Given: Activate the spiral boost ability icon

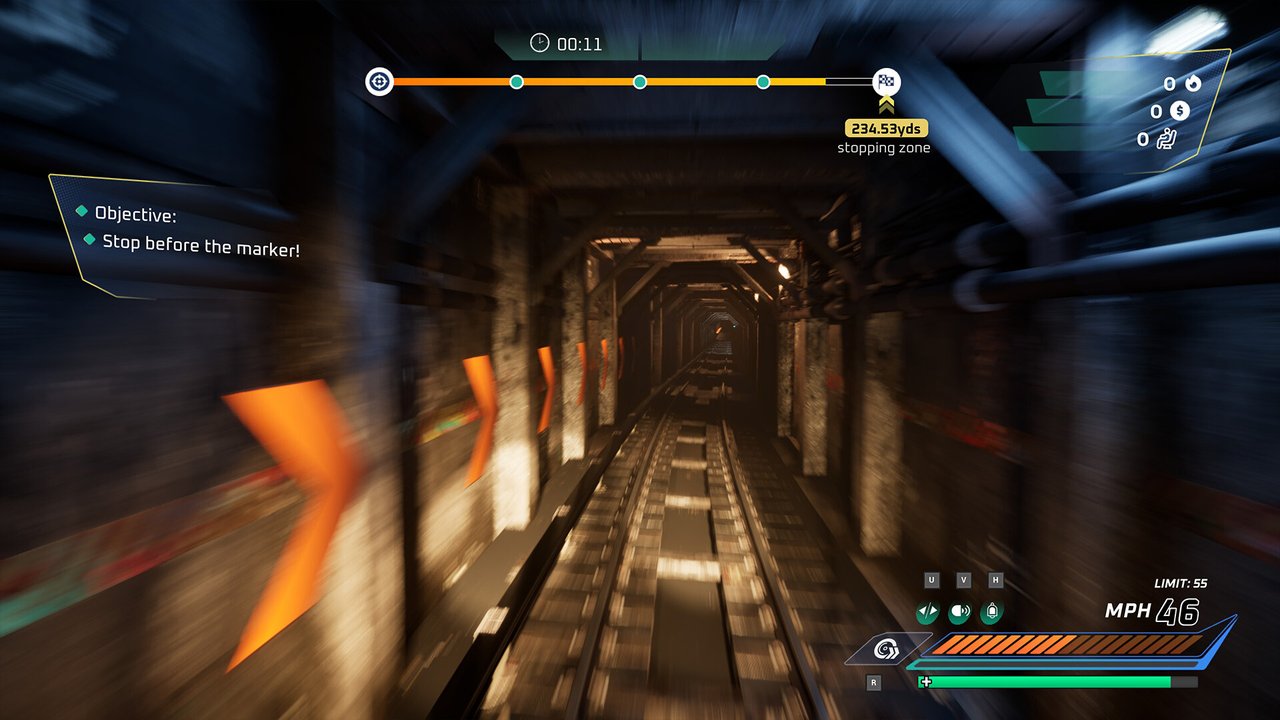Looking at the screenshot, I should (886, 650).
